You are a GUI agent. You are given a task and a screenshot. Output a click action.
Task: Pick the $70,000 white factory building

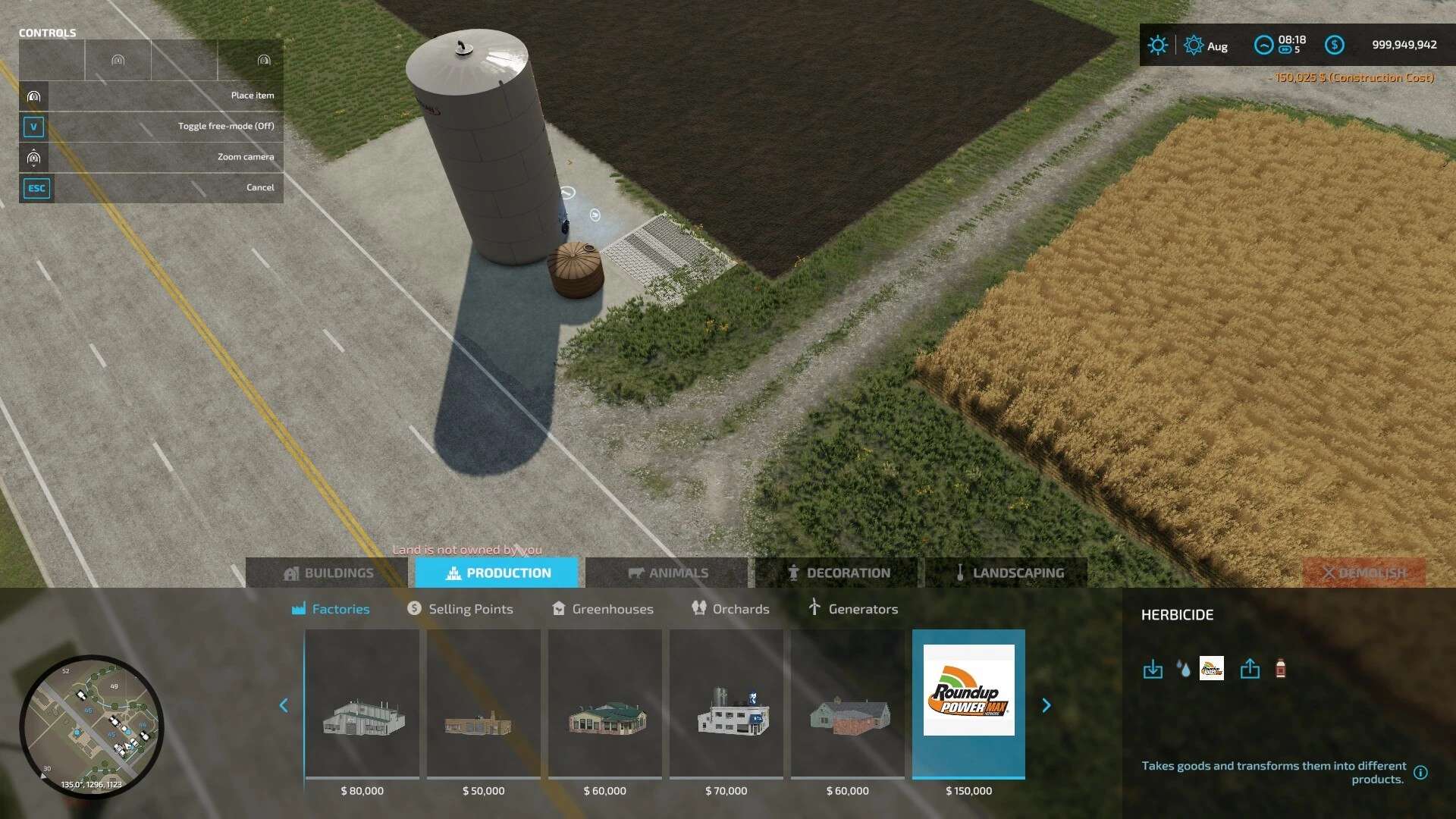[726, 705]
